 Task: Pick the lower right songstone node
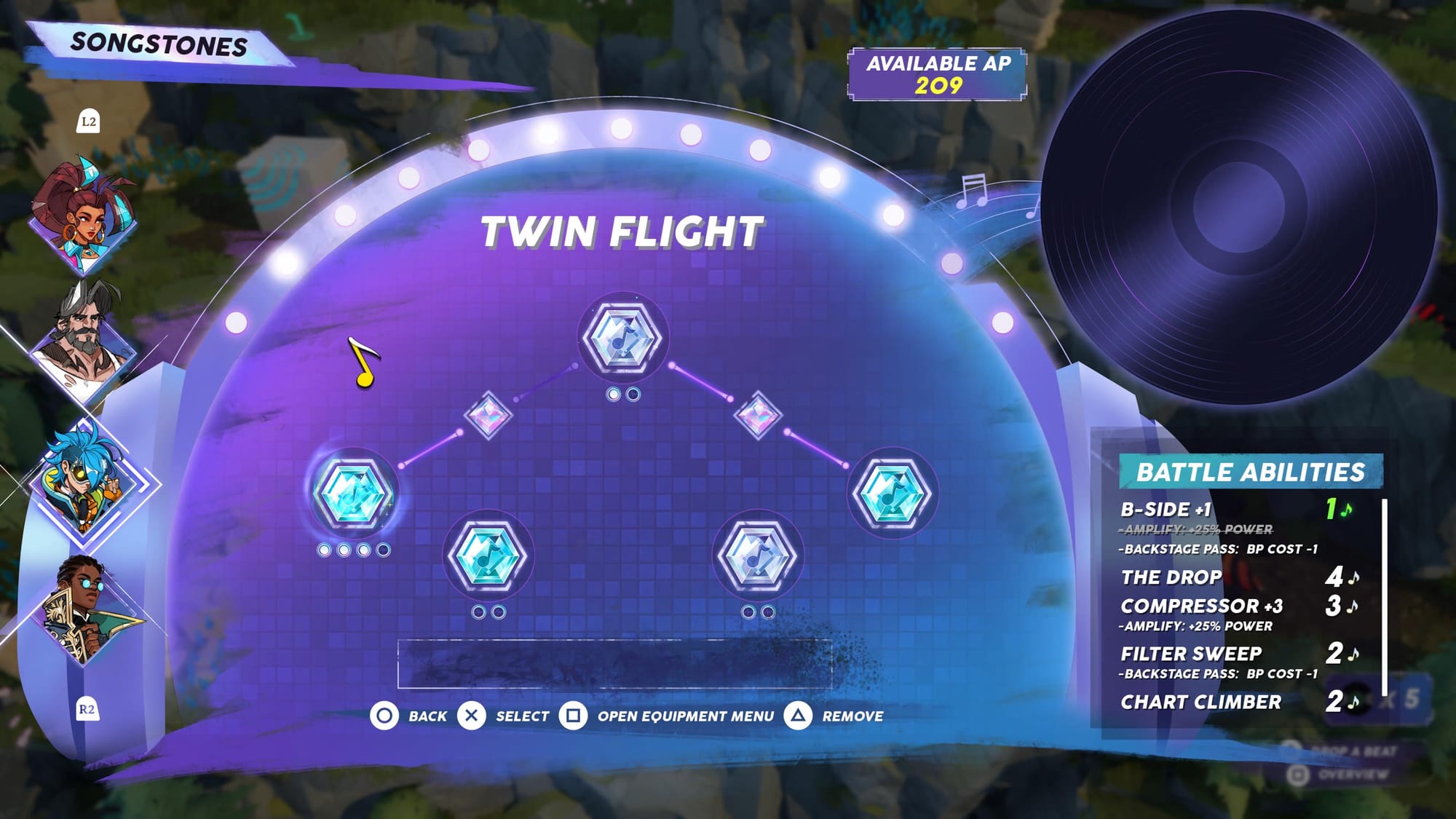click(x=758, y=555)
